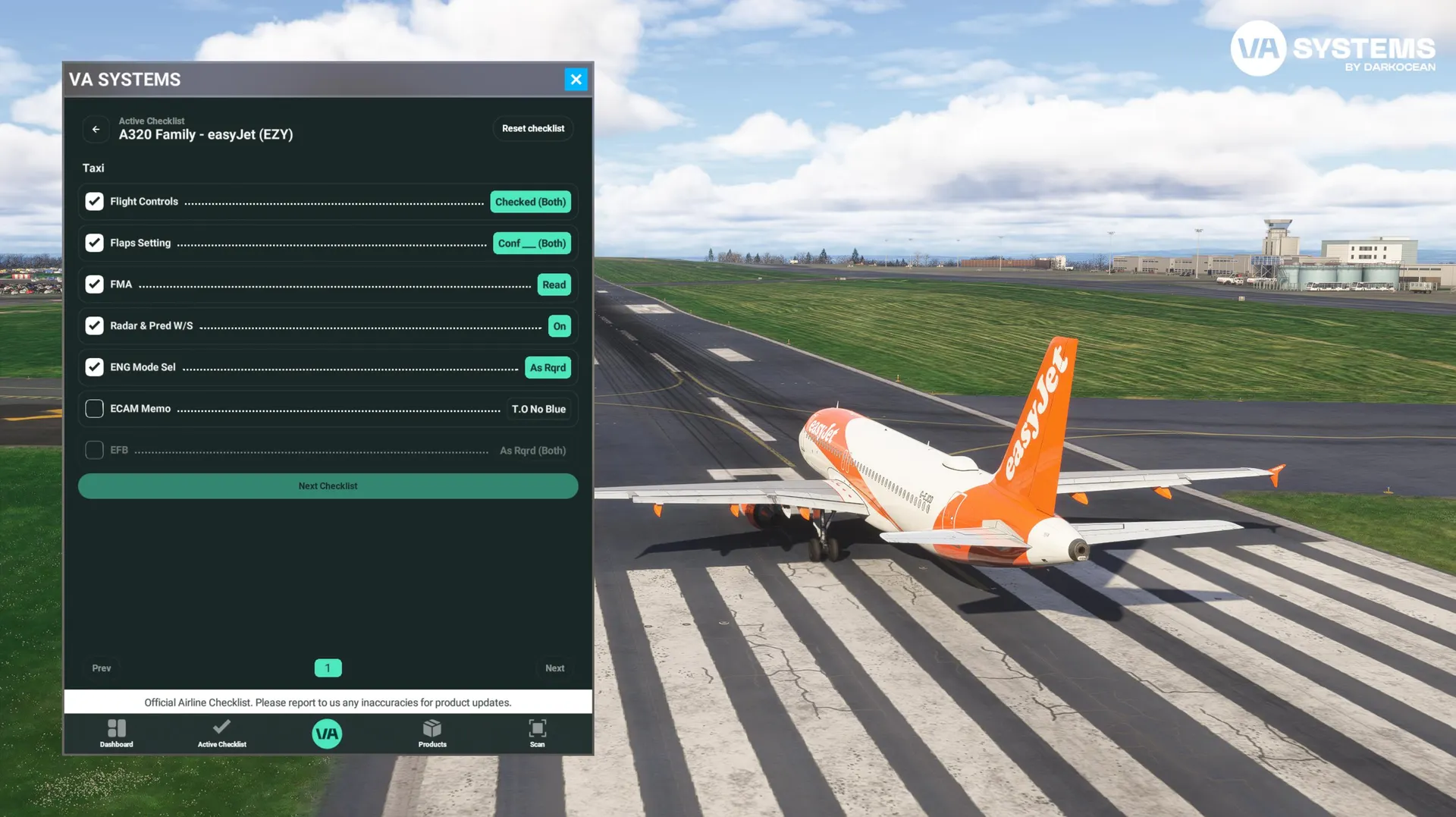Open the Scan tool
Viewport: 1456px width, 817px height.
click(x=537, y=733)
